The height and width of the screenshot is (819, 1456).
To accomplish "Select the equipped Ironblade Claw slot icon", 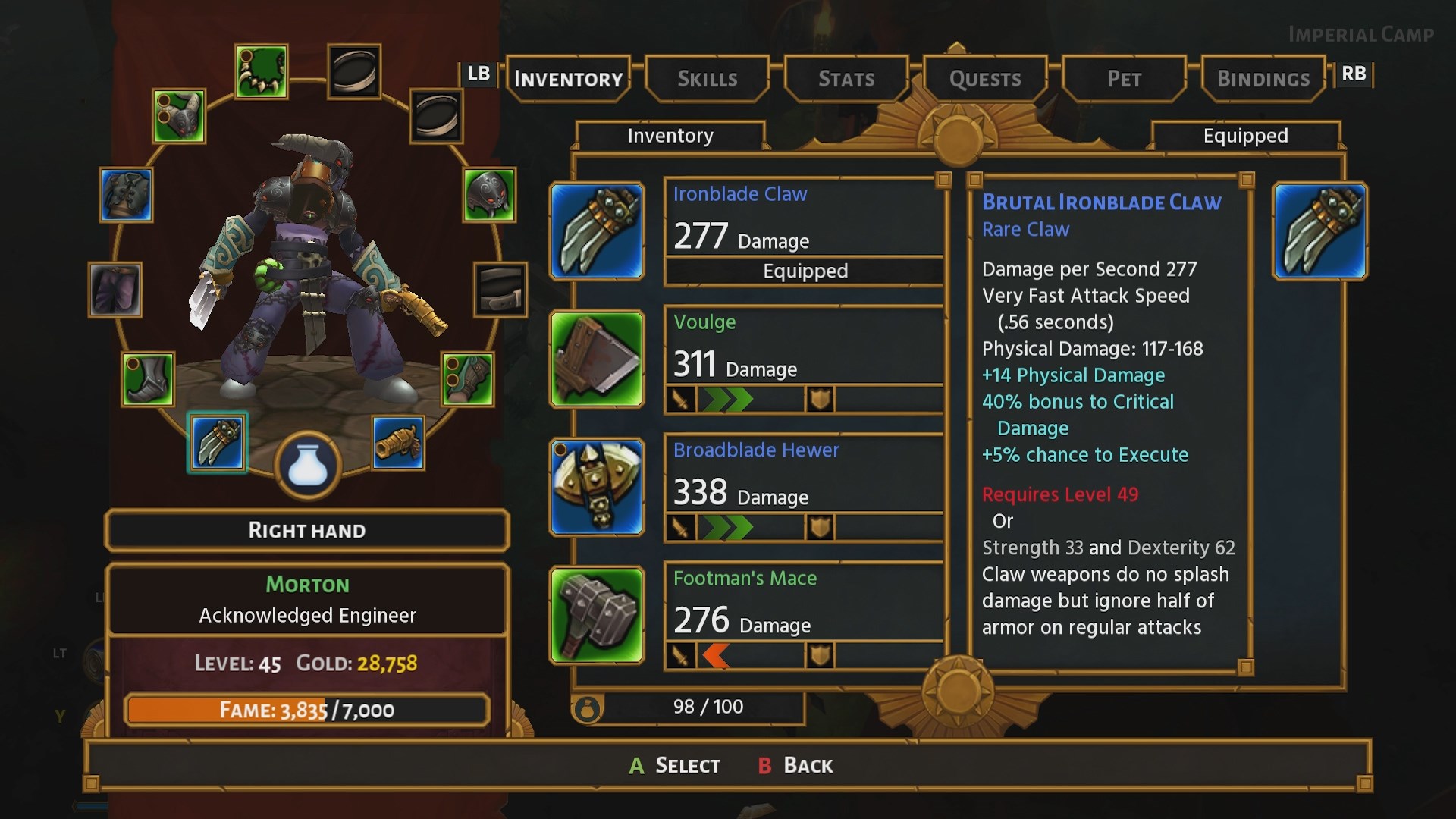I will click(x=217, y=443).
